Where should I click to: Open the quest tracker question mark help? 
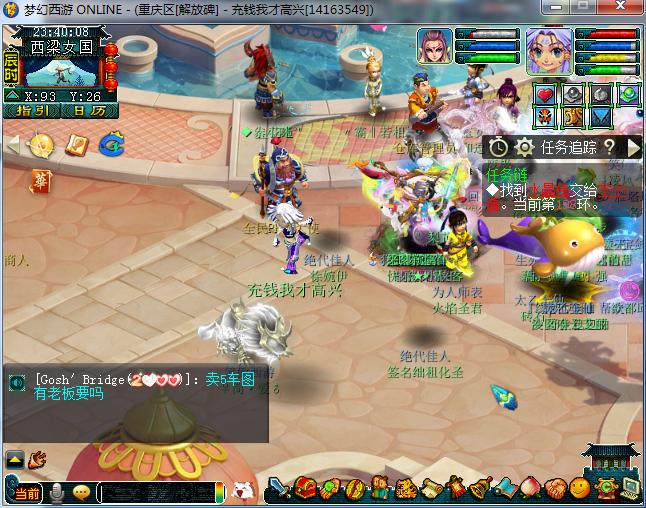(x=608, y=147)
